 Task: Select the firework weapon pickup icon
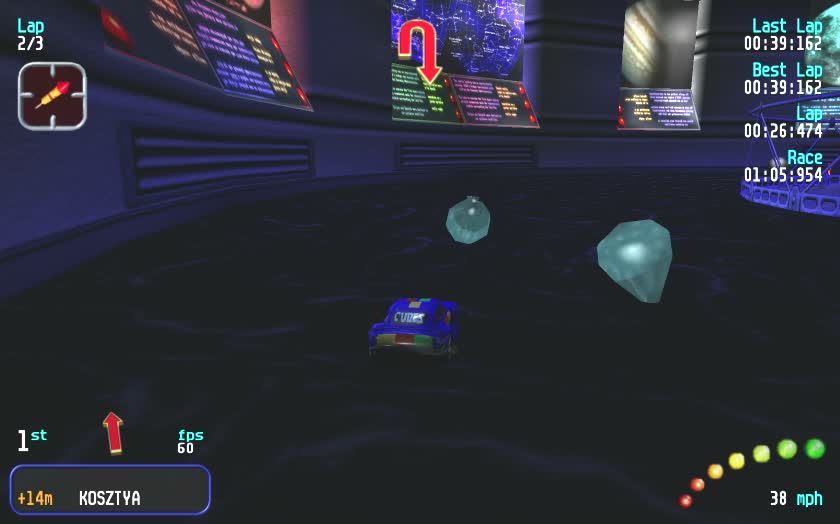(52, 96)
